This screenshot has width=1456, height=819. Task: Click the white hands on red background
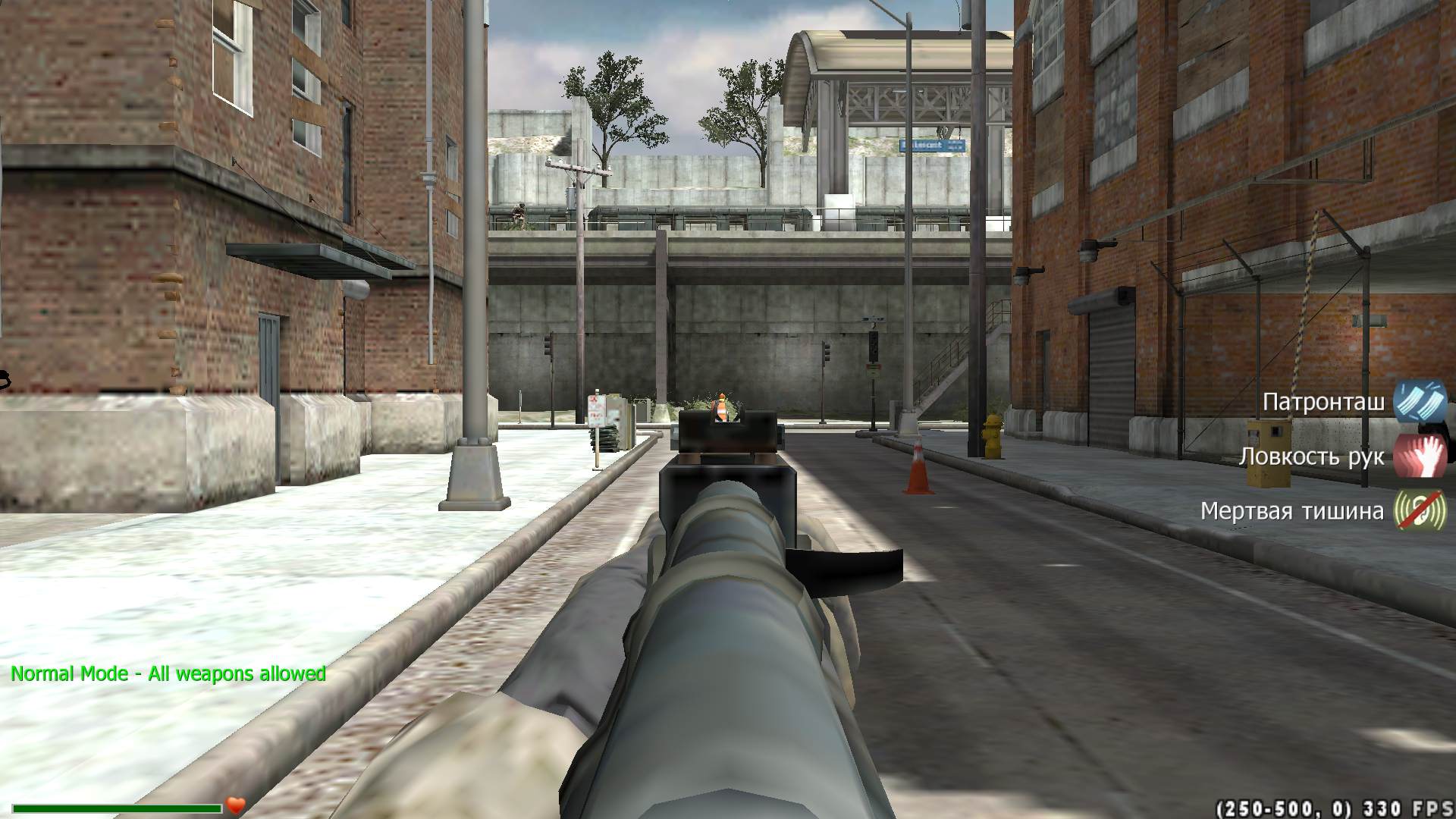point(1424,456)
